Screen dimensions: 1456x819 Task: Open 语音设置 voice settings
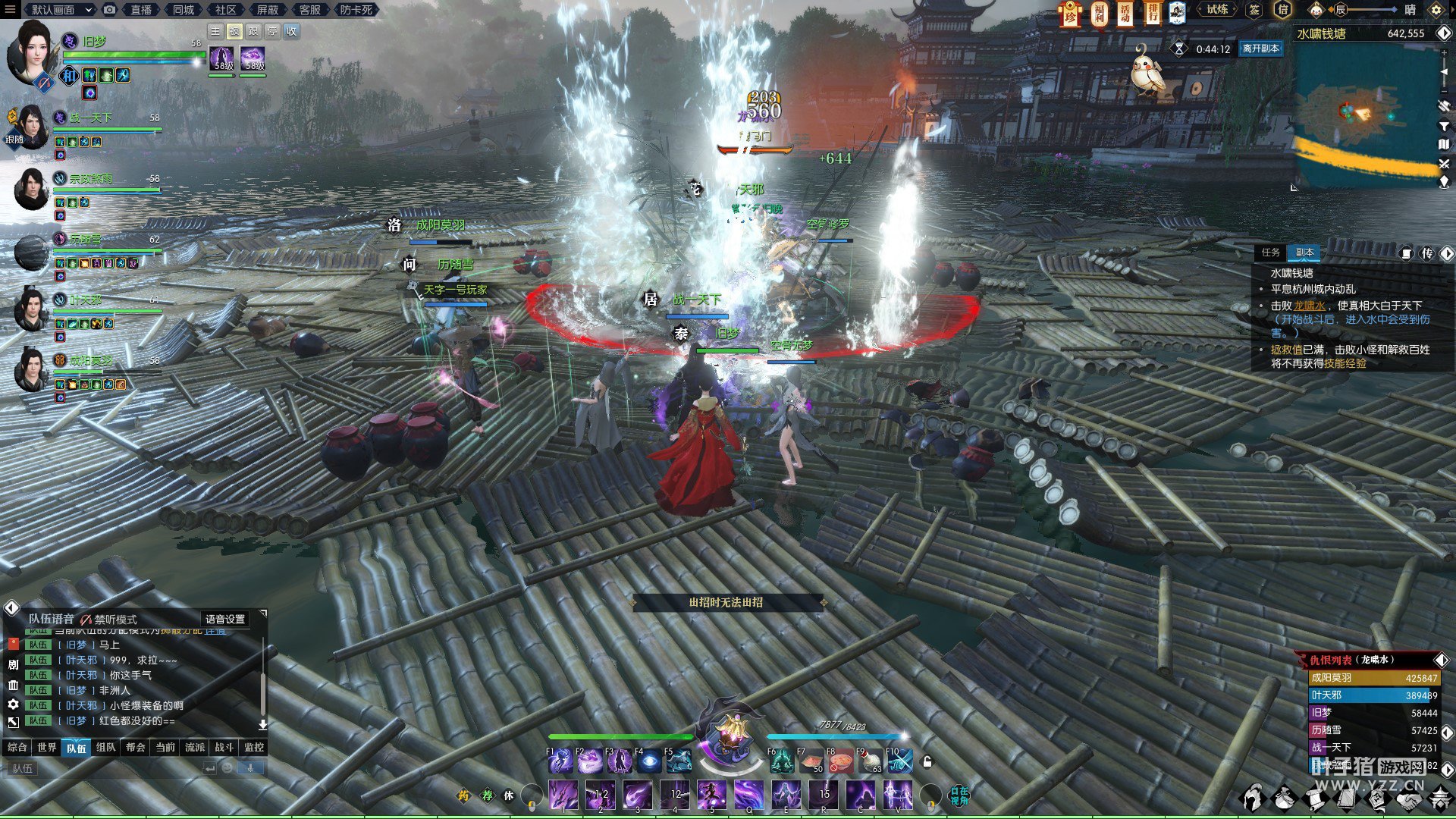click(x=225, y=619)
